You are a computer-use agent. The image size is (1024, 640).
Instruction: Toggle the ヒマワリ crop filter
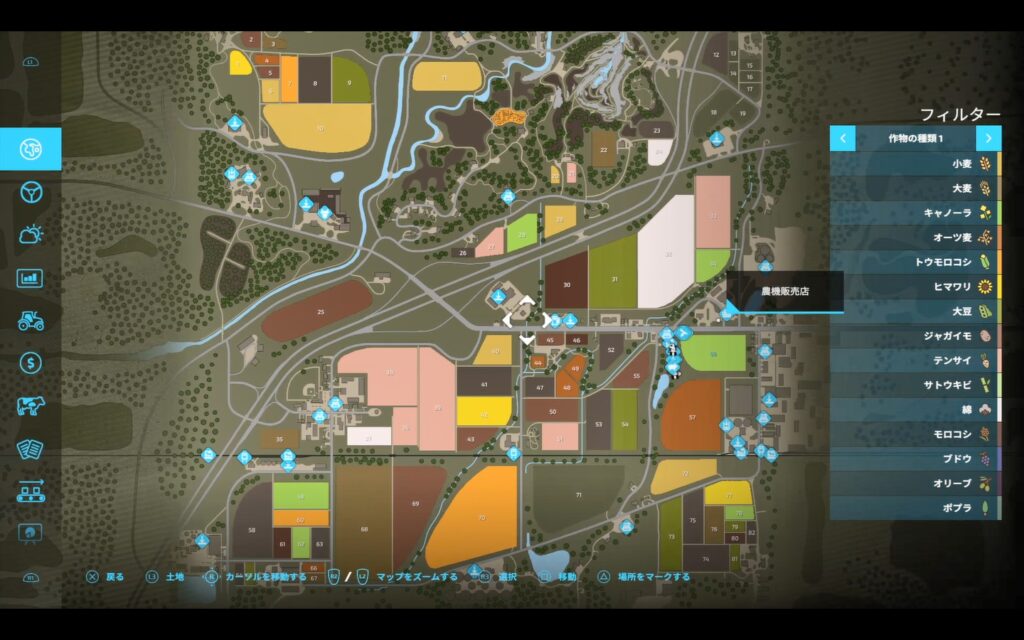click(x=915, y=286)
